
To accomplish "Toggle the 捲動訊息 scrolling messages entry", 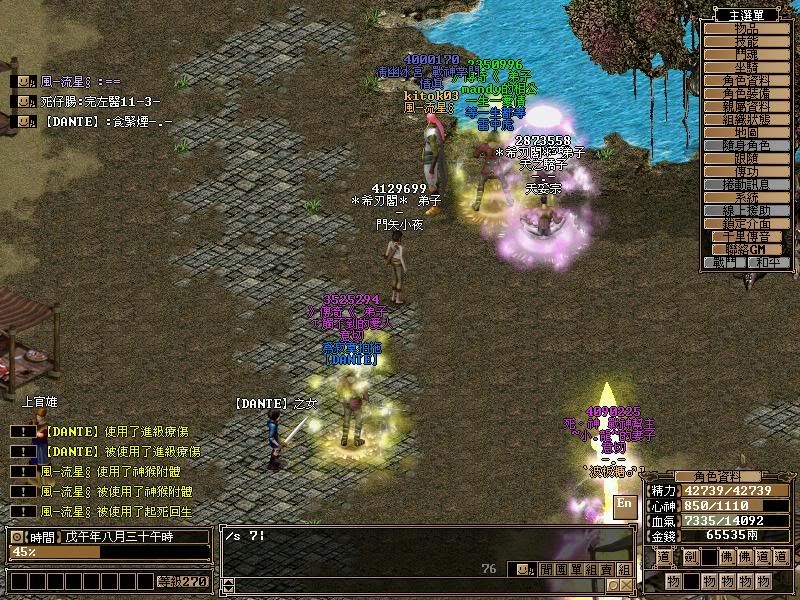I will point(747,184).
